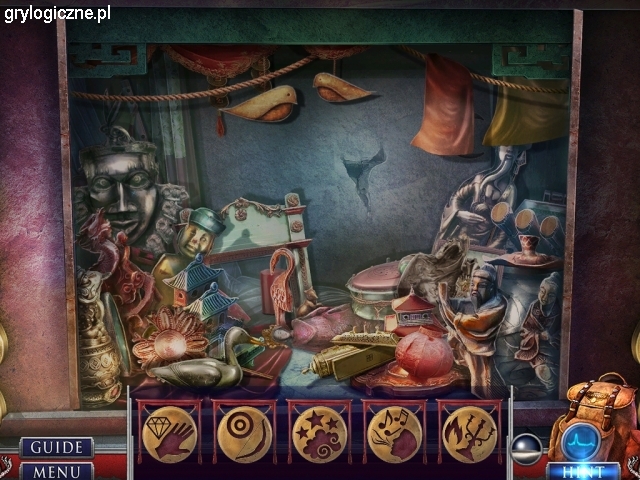Click the silver orb beside the hint
640x480 pixels.
tap(526, 449)
